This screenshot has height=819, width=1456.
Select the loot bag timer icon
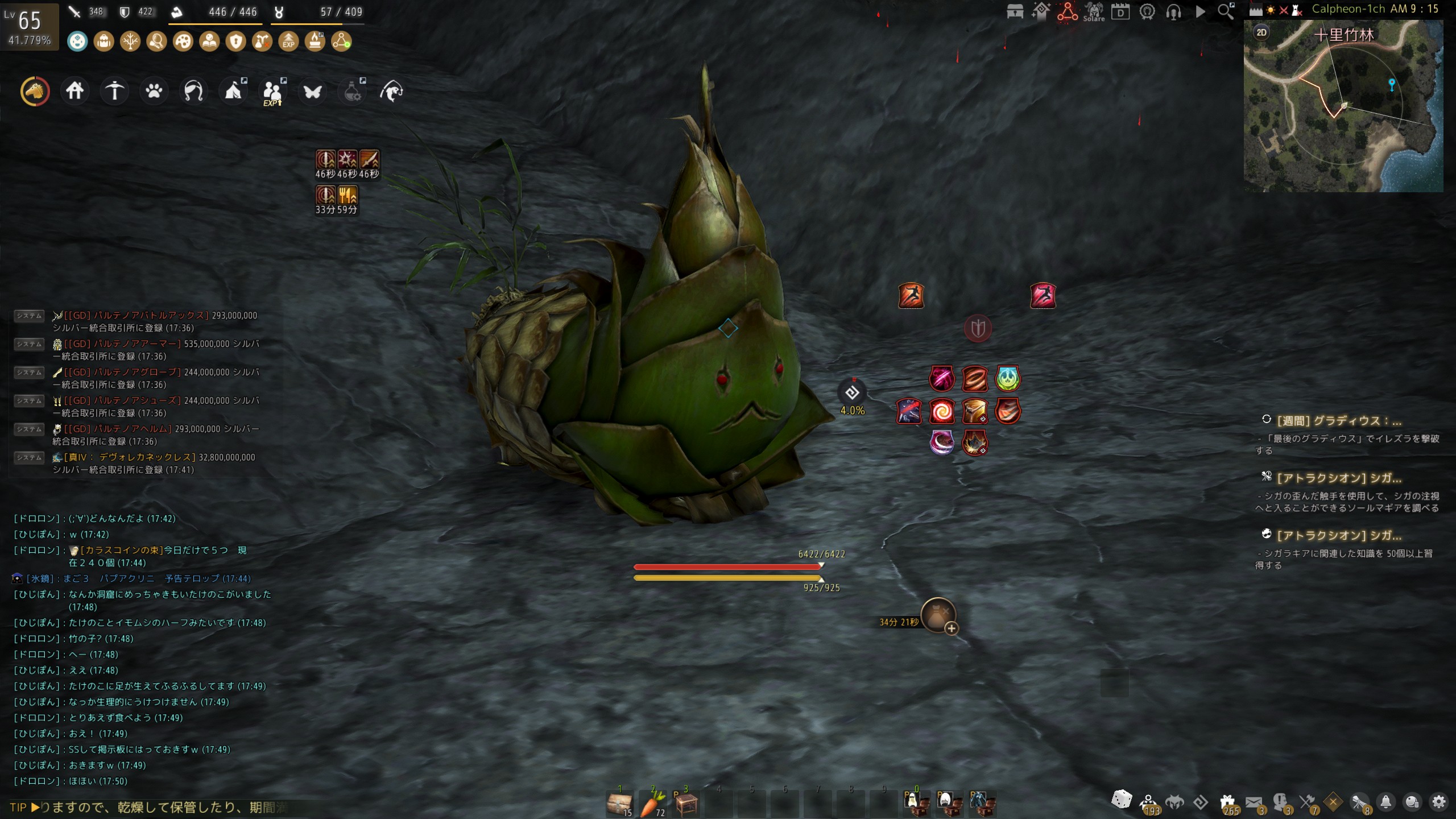pos(938,615)
